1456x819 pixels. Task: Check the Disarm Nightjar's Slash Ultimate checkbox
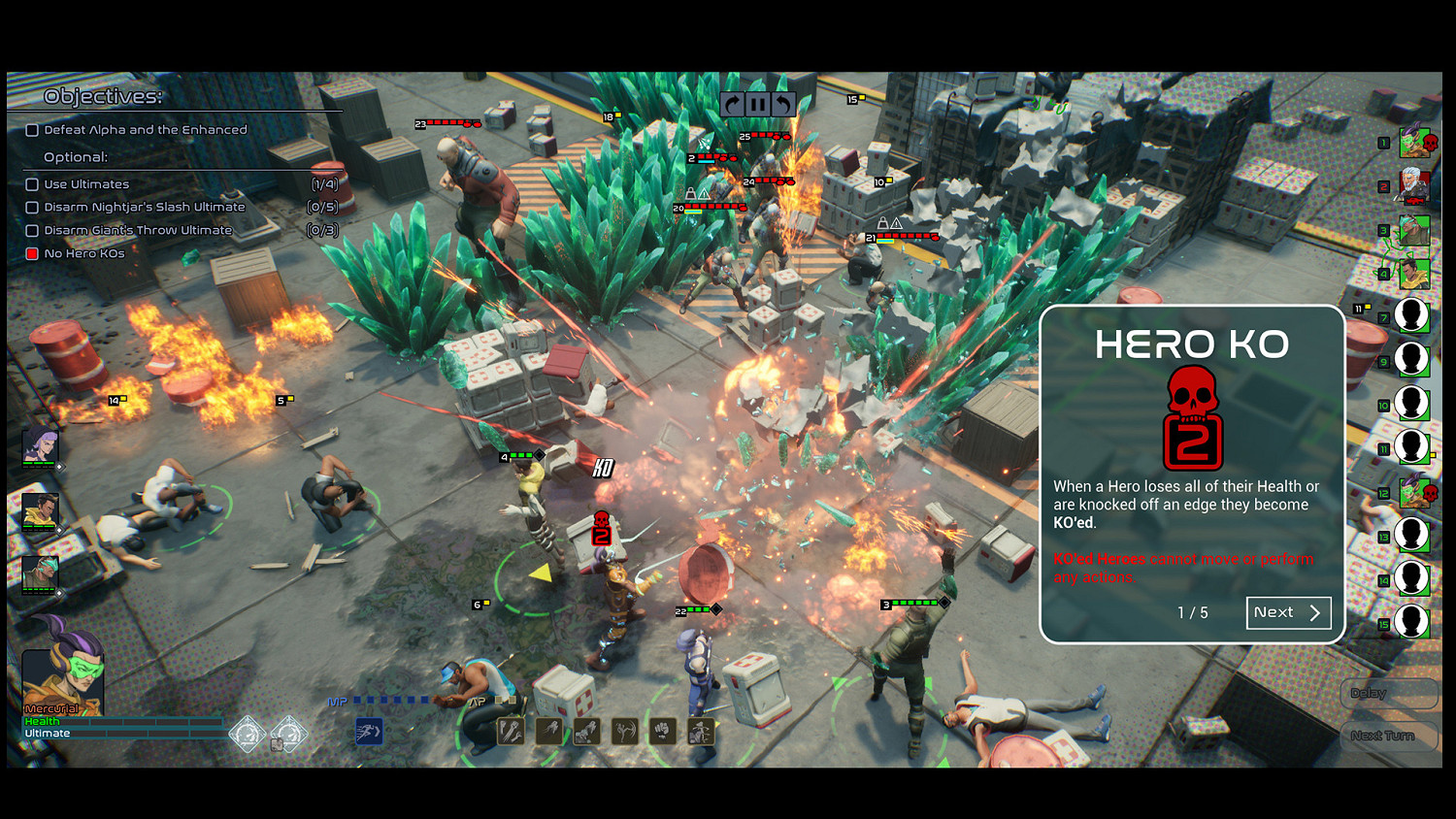tap(32, 207)
